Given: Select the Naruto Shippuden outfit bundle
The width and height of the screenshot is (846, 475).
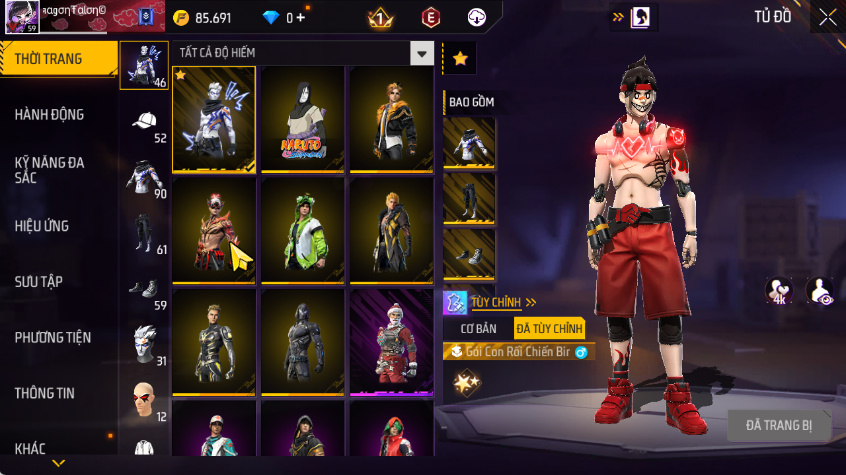Looking at the screenshot, I should click(x=302, y=119).
